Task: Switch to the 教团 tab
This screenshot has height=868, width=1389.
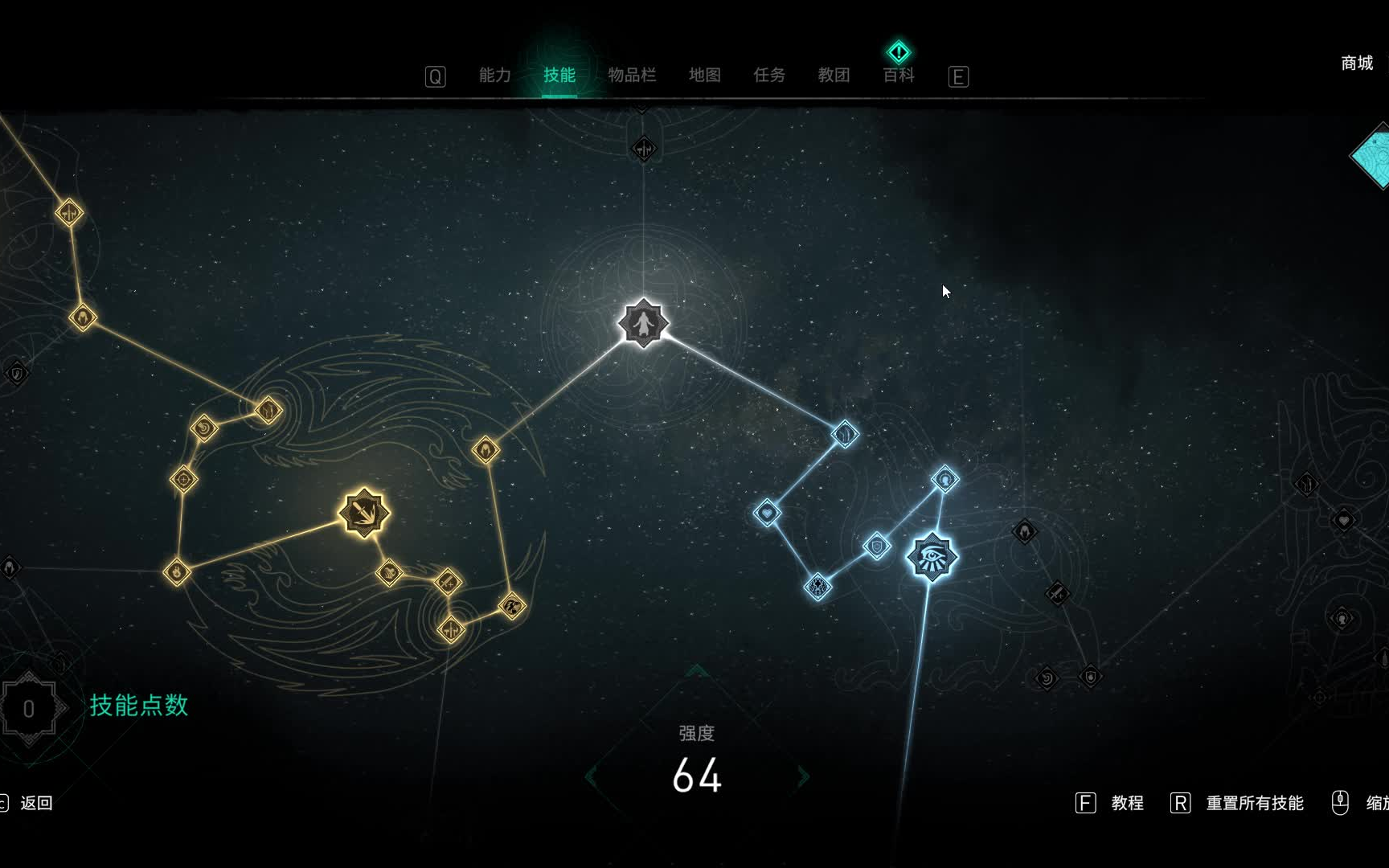Action: (x=834, y=76)
